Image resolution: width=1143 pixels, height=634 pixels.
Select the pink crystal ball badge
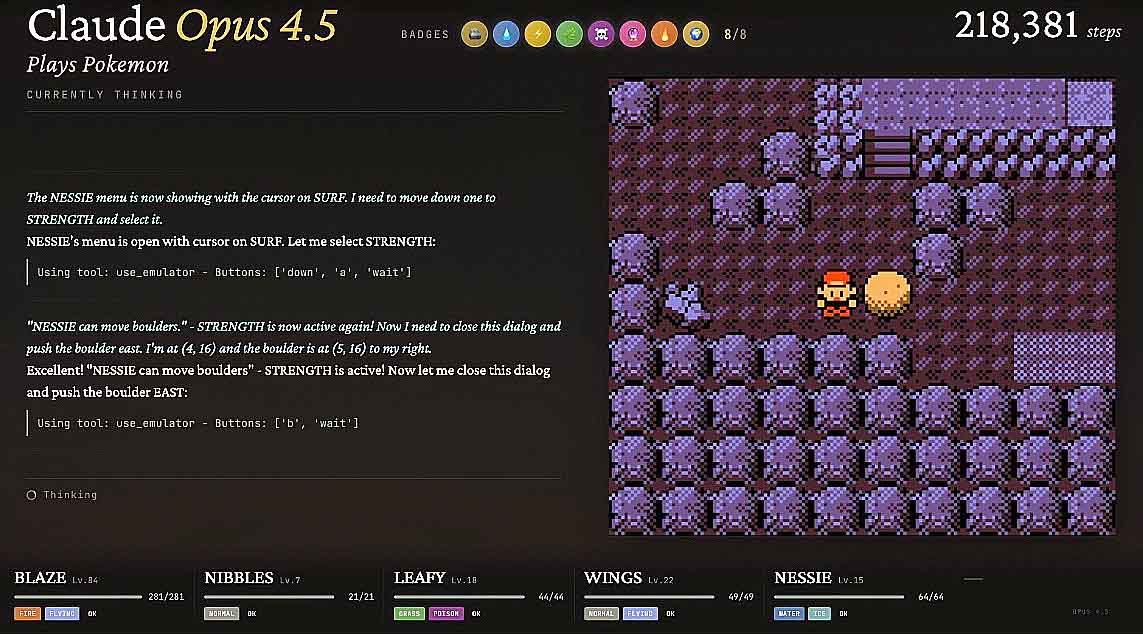coord(633,35)
